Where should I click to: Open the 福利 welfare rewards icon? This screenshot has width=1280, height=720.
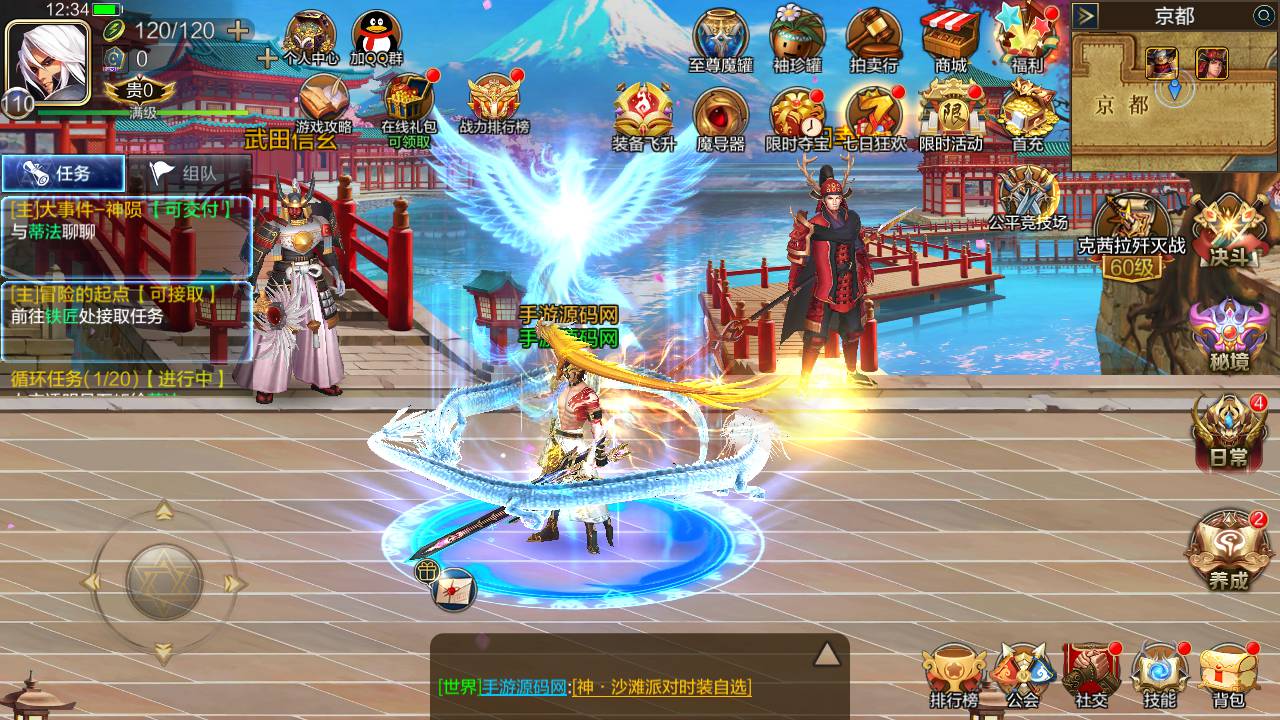(1026, 40)
